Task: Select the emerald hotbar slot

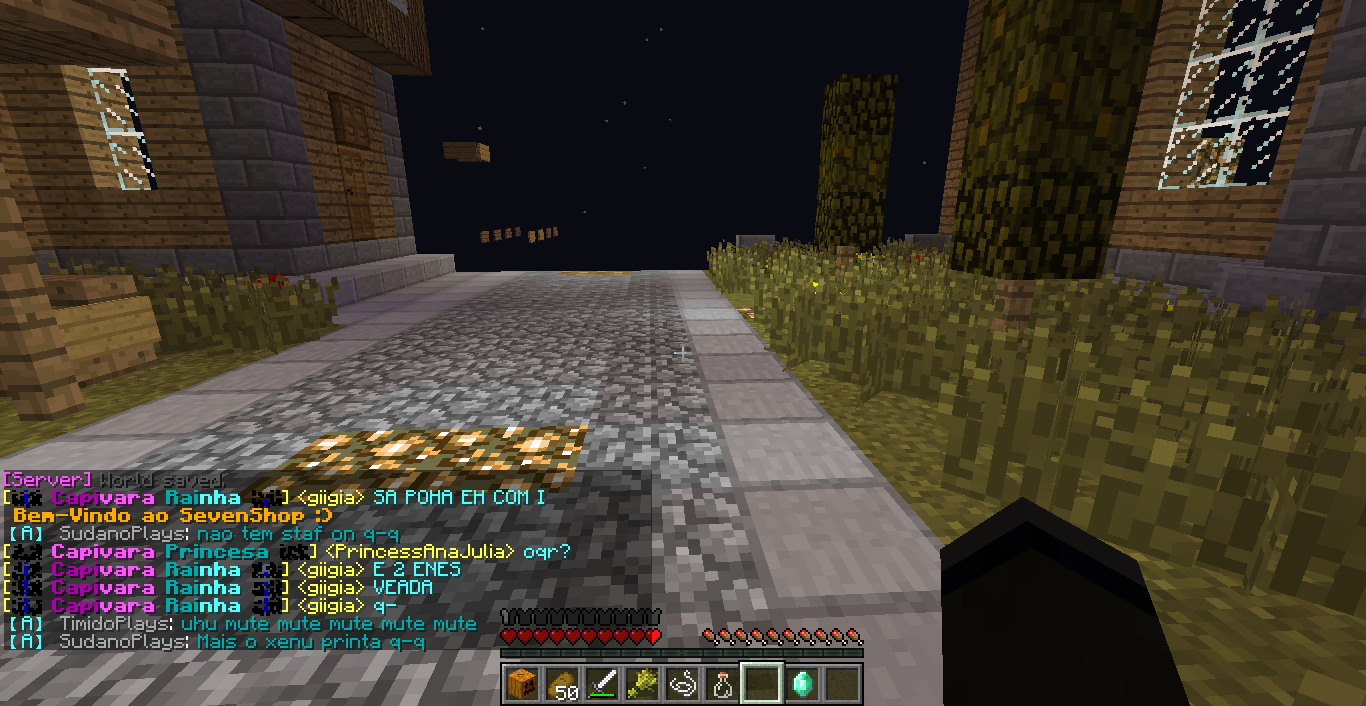Action: (x=802, y=684)
